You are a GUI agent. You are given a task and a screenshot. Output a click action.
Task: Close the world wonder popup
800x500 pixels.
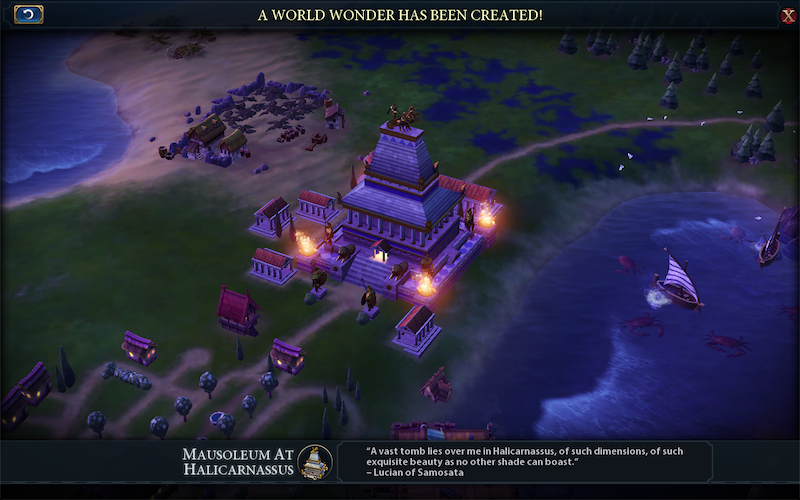788,15
